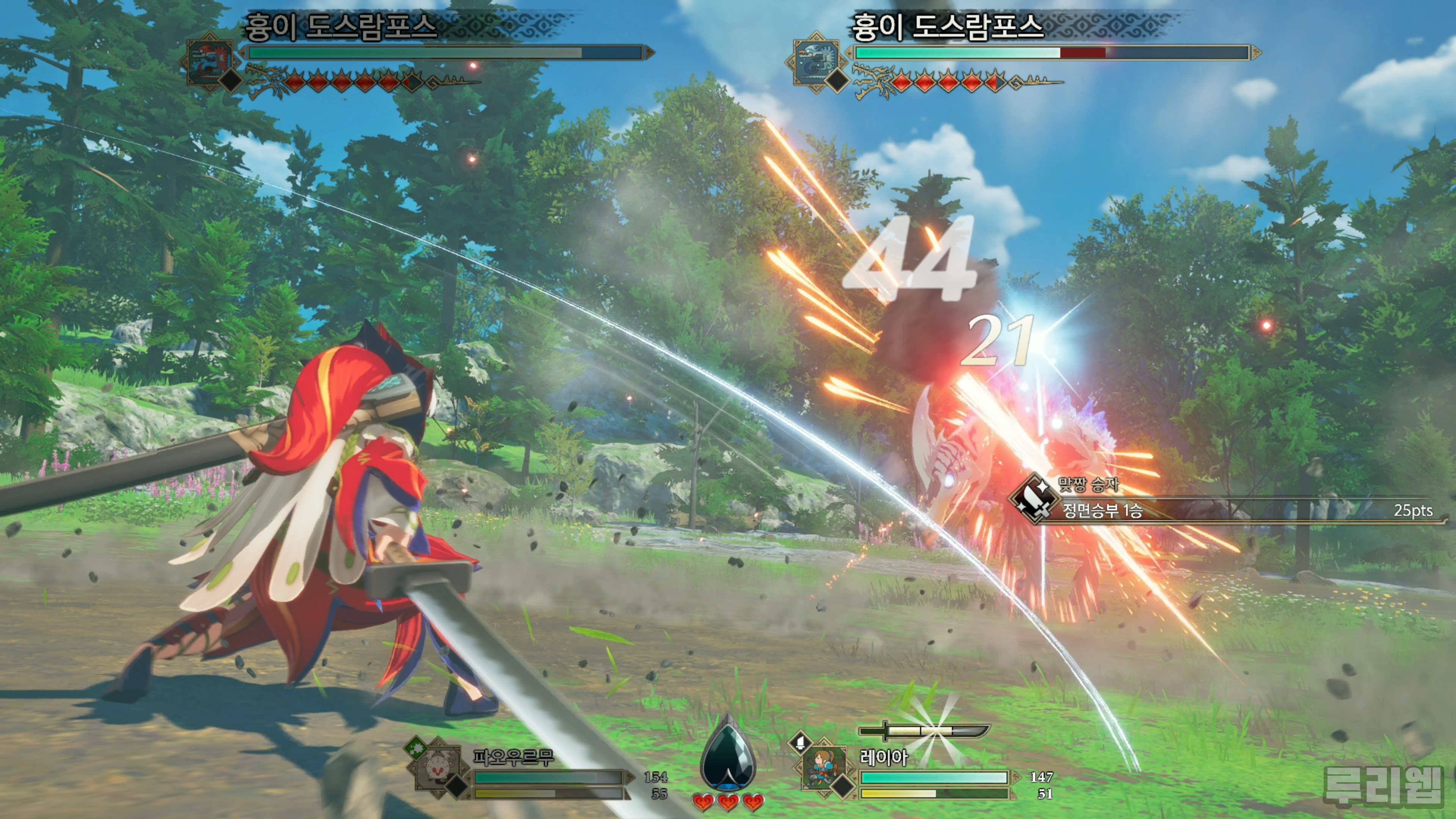This screenshot has height=819, width=1456.
Task: Select the left 흉이 도스람포스 enemy portrait
Action: coord(210,60)
